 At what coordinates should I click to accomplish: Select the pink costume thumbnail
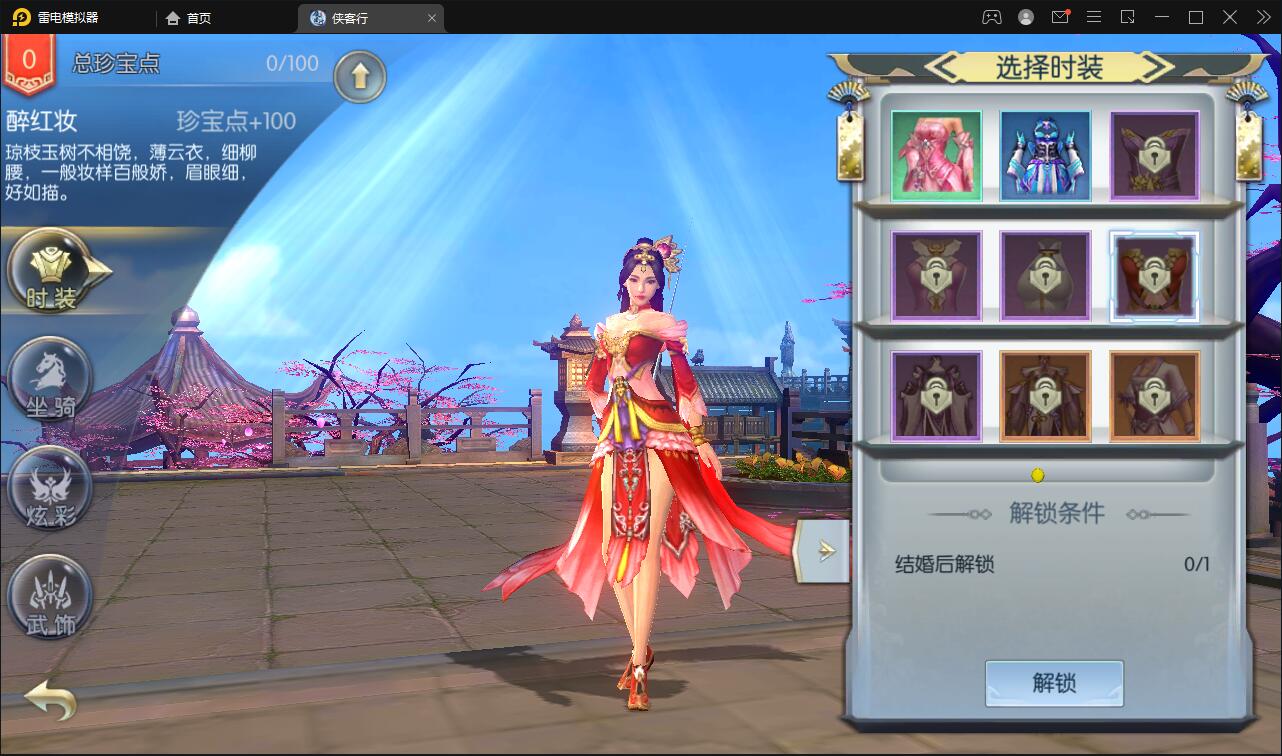936,153
